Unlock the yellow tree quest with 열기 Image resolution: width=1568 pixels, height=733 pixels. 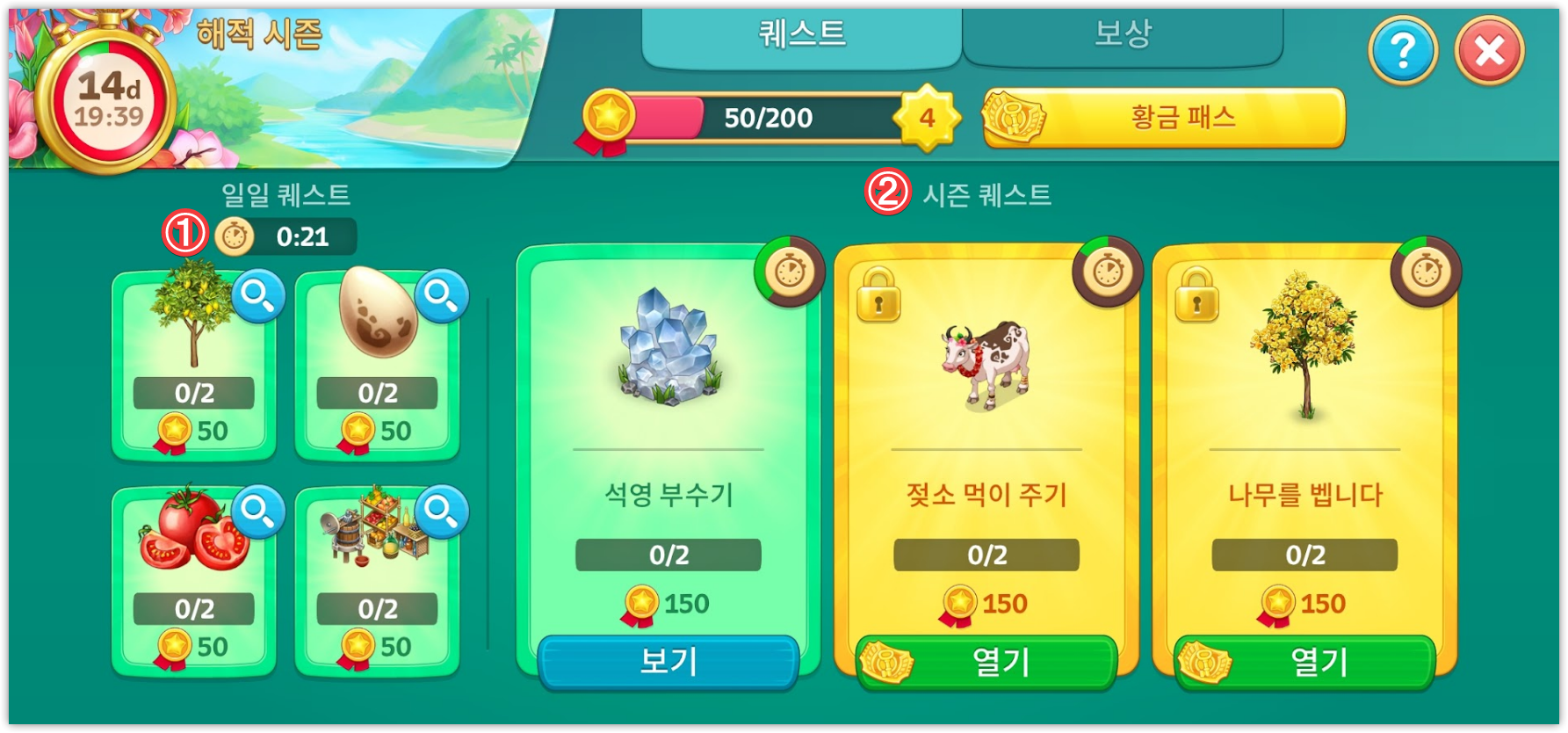click(1304, 661)
